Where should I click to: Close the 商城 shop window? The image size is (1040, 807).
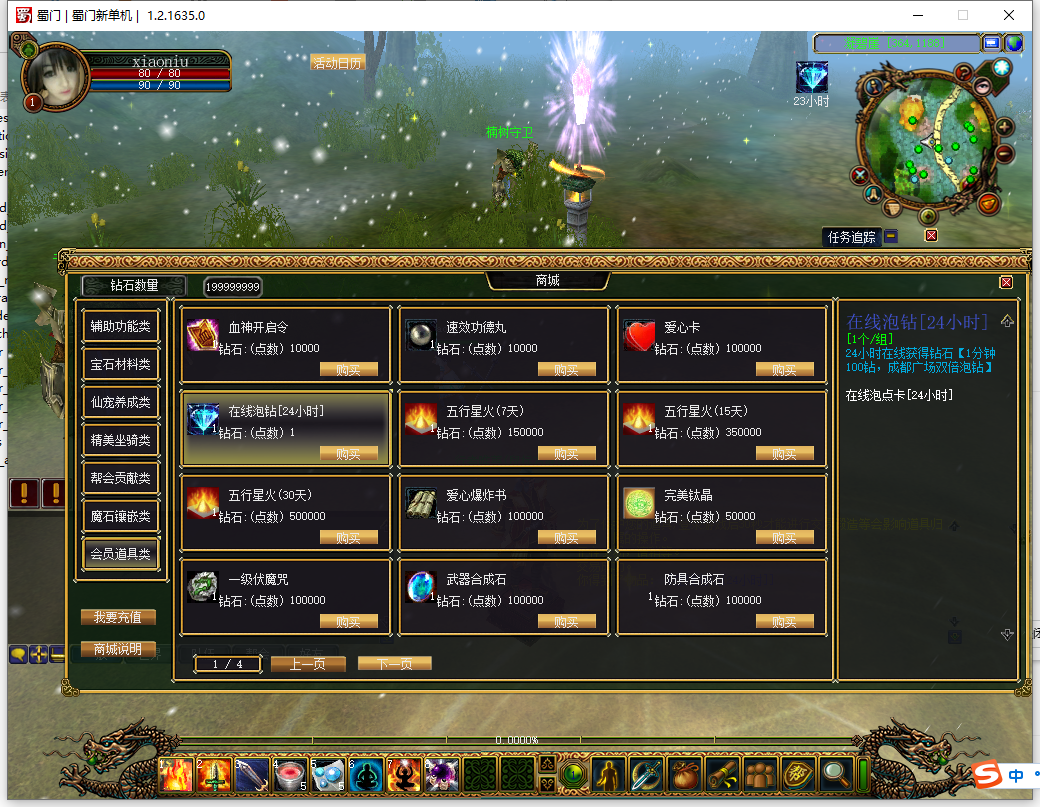1006,282
